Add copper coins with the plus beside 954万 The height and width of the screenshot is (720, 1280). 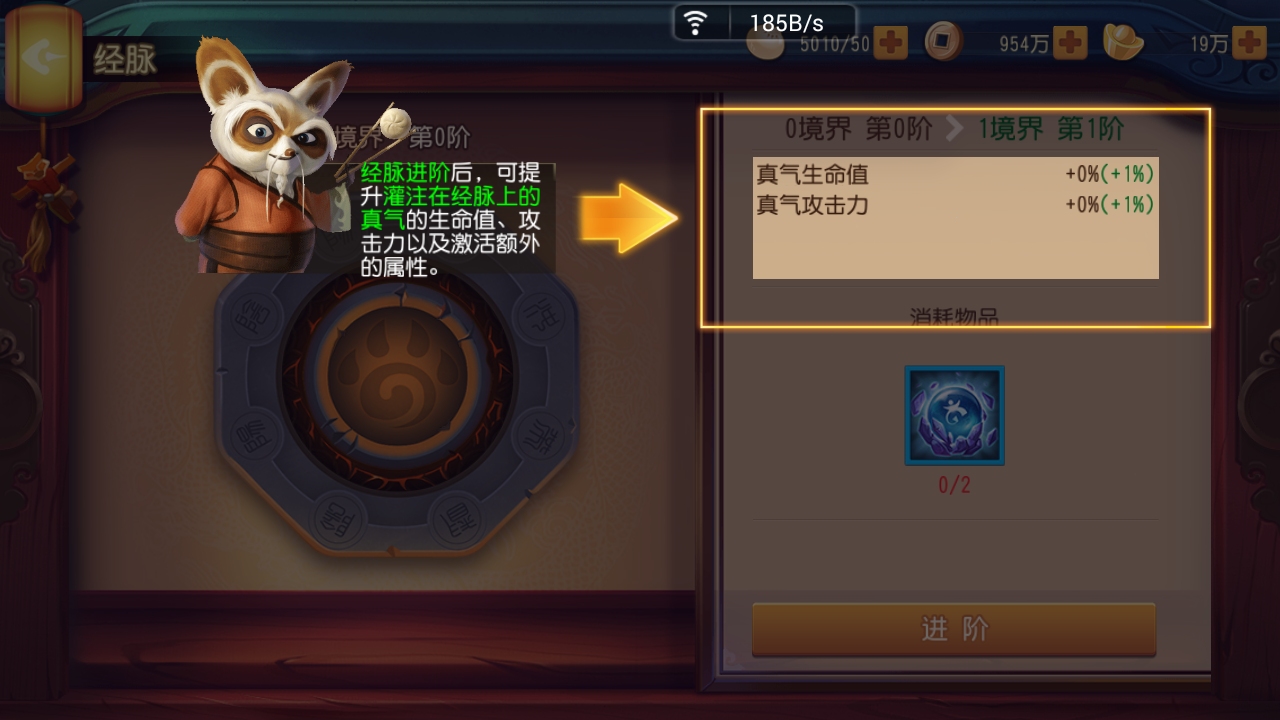click(x=1070, y=43)
